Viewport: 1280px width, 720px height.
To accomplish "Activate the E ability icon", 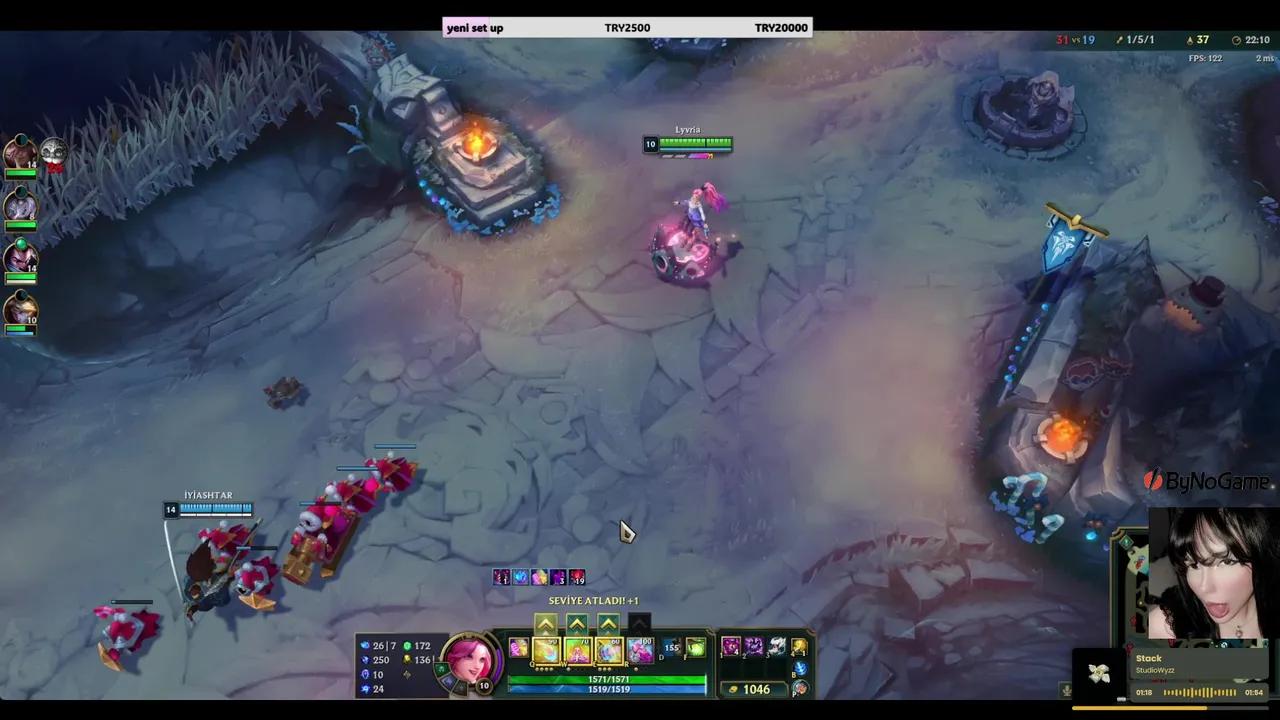I will 609,650.
